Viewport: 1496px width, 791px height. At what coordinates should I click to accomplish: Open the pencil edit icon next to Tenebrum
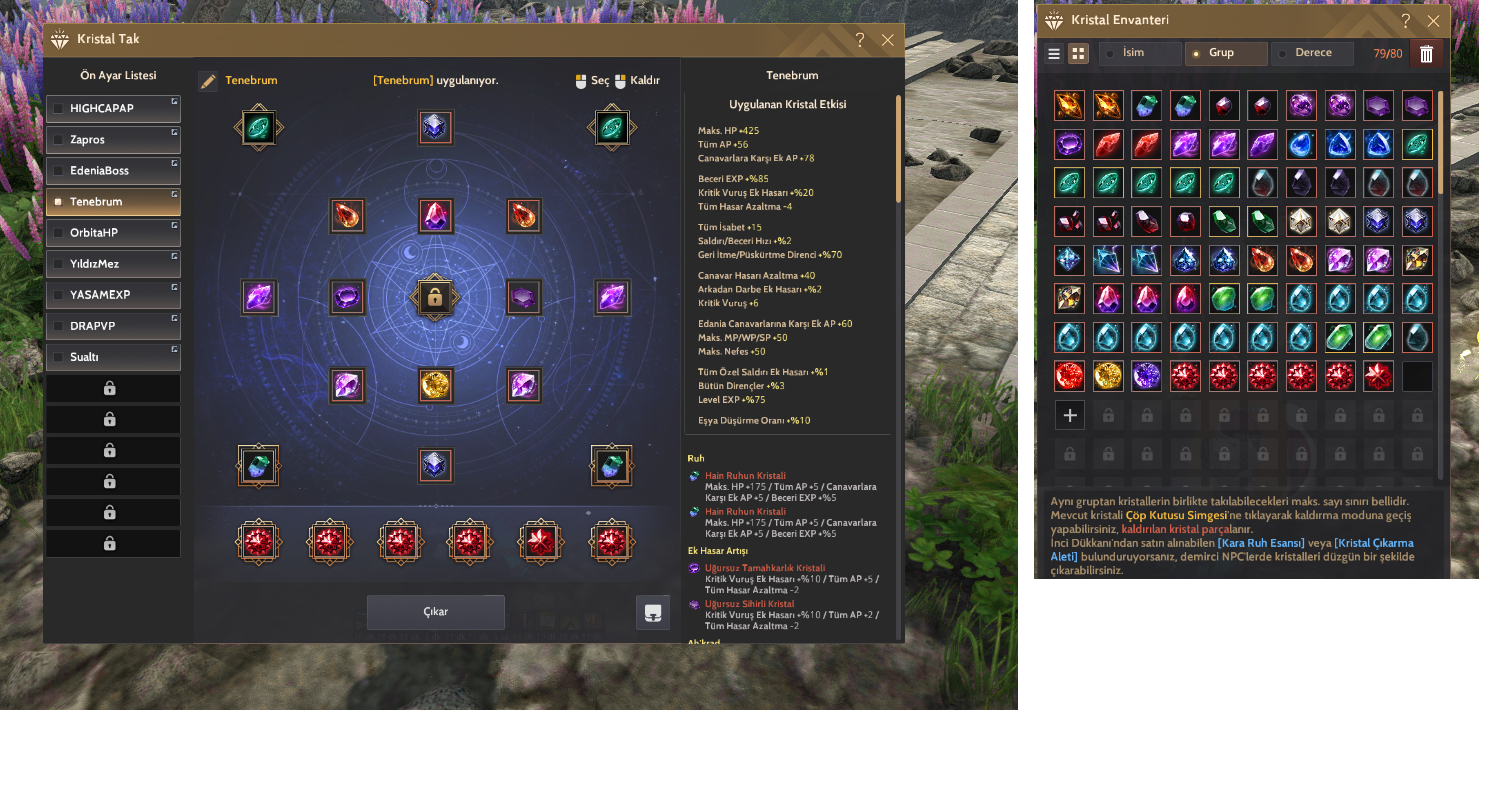(x=207, y=79)
